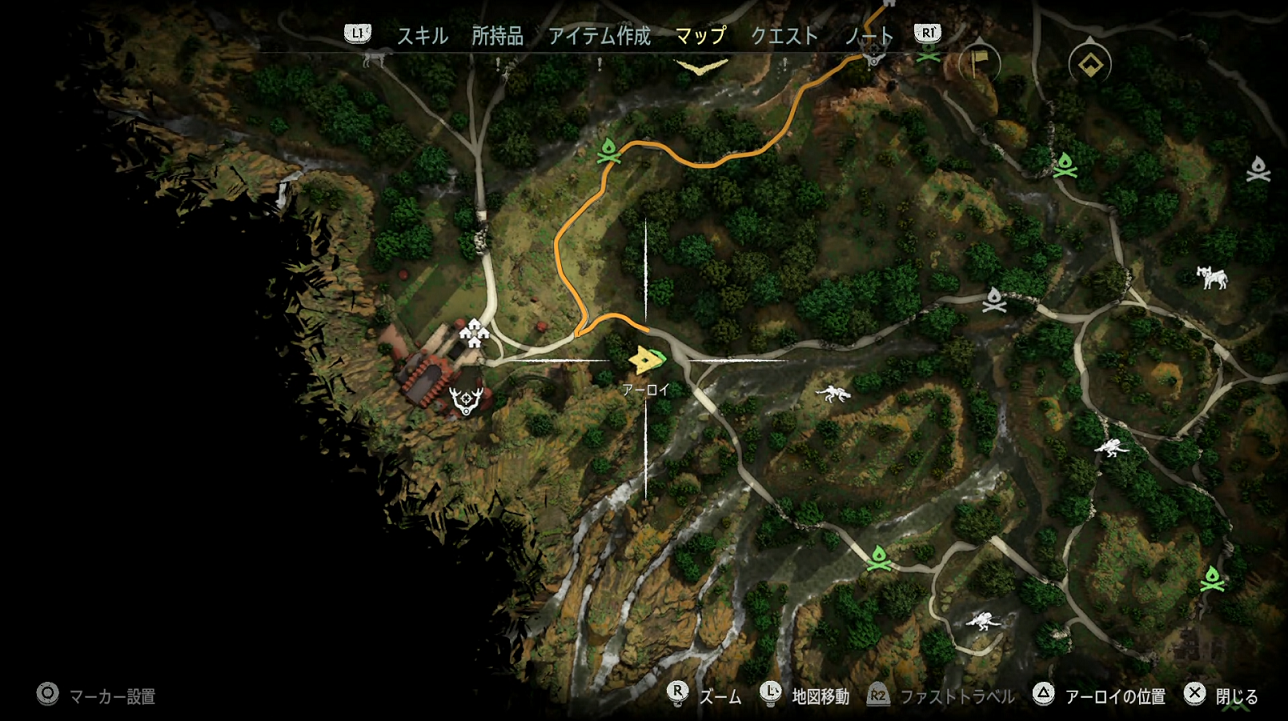This screenshot has width=1288, height=721.
Task: Switch to the スキル tab
Action: (422, 36)
